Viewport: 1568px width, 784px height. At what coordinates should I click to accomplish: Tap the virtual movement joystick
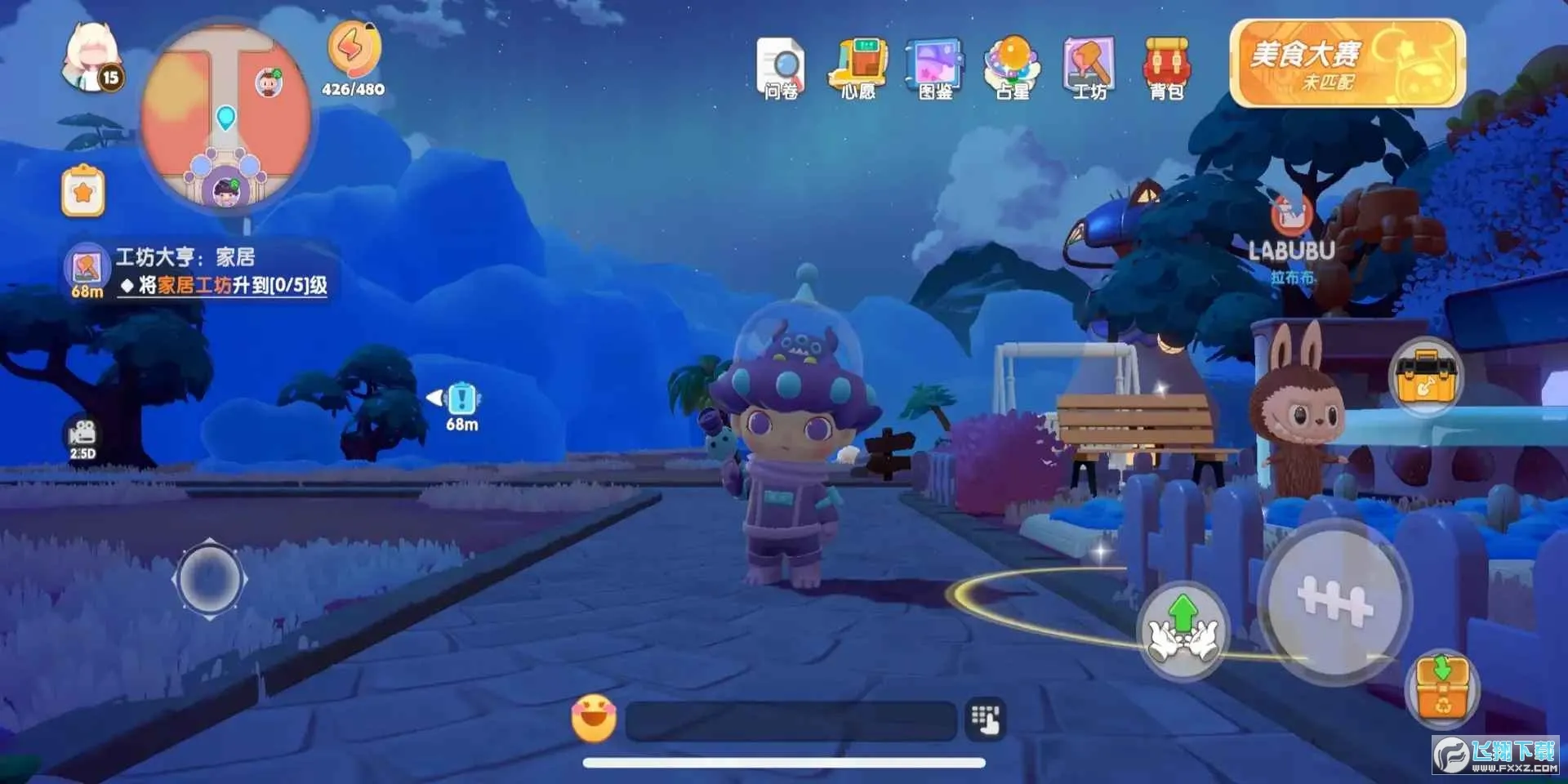pyautogui.click(x=209, y=579)
